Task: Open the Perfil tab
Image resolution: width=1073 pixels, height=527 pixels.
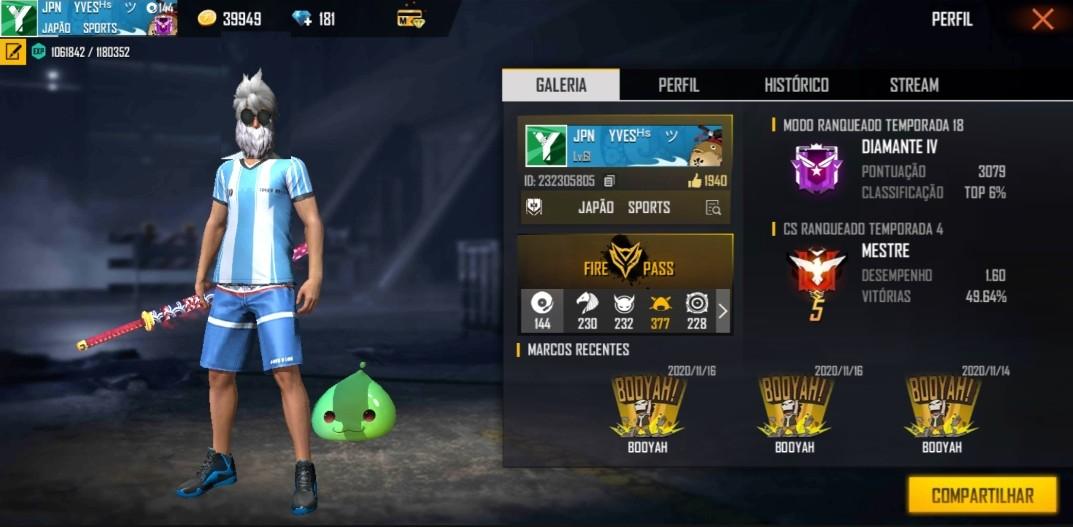Action: (x=678, y=85)
